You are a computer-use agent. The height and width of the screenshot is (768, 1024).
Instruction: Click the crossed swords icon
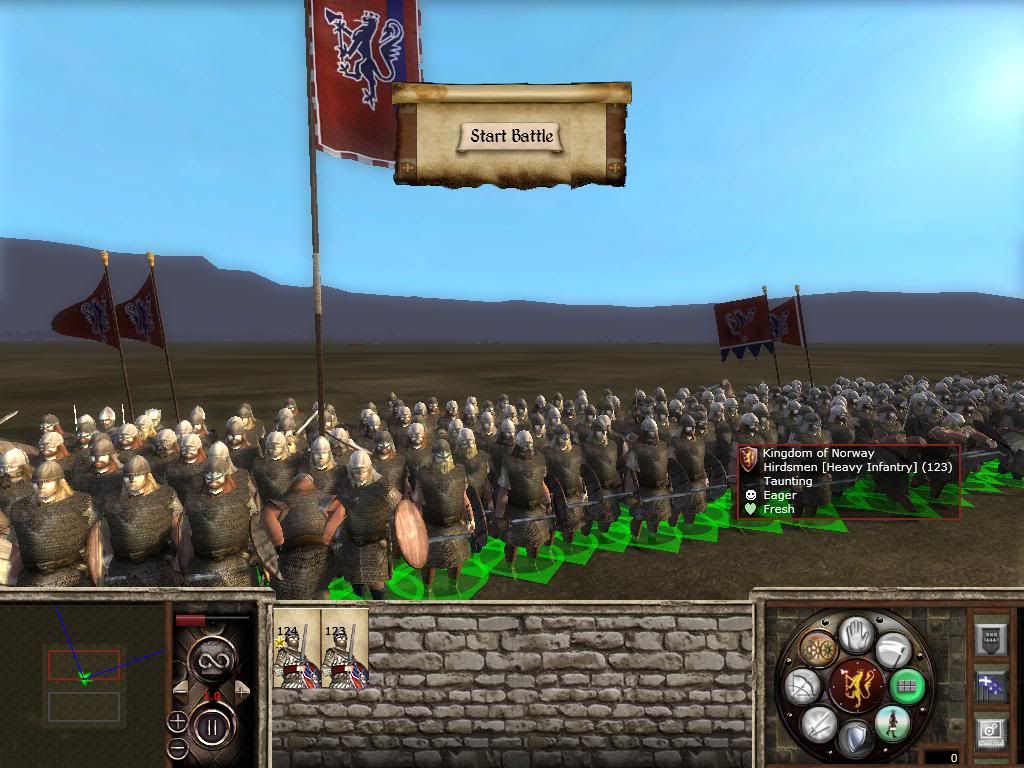click(819, 724)
